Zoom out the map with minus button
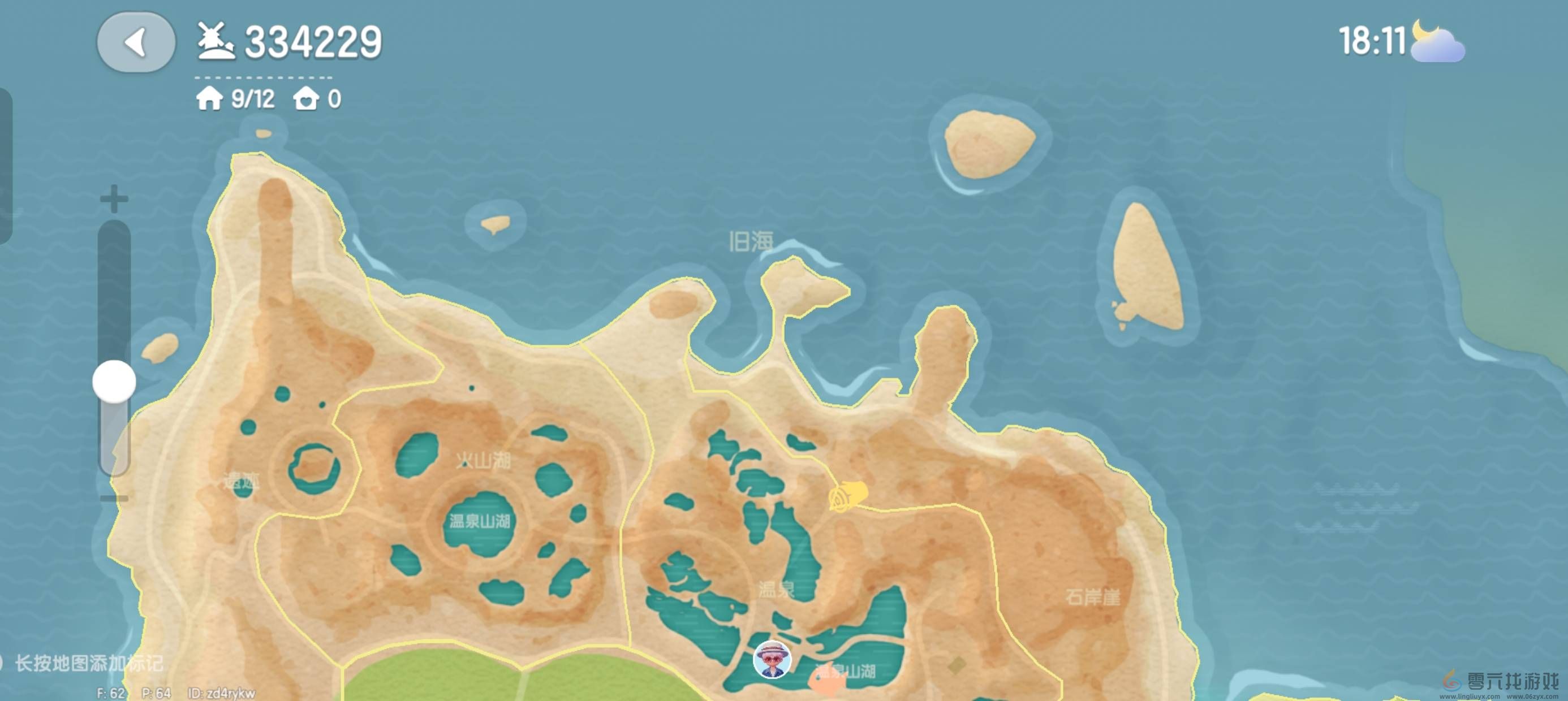 point(114,499)
